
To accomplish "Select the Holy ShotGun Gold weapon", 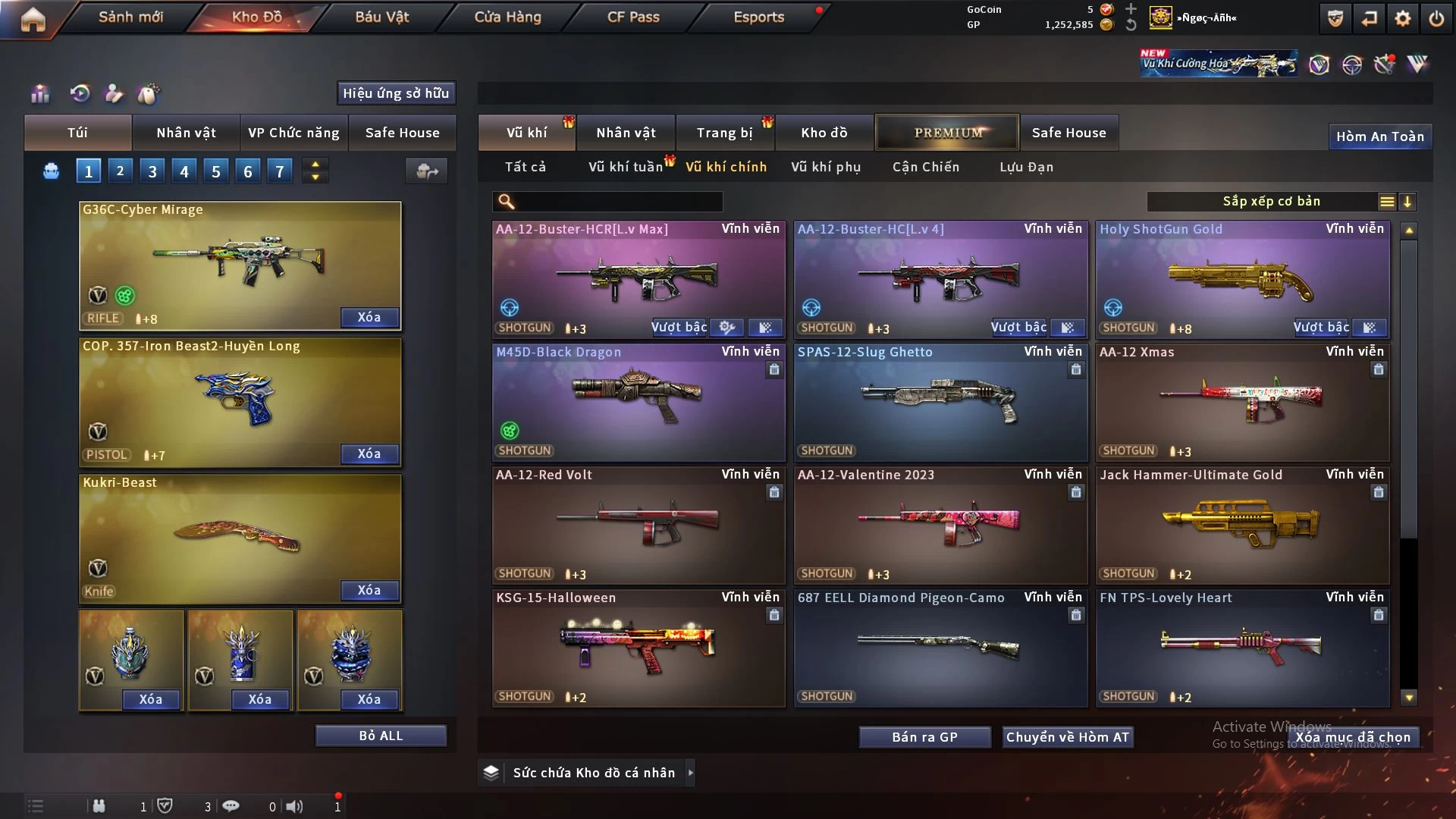I will point(1242,279).
